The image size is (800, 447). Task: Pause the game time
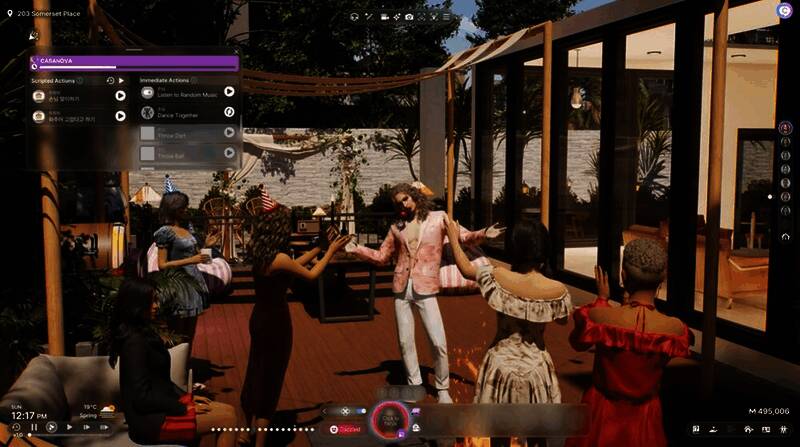click(x=34, y=427)
